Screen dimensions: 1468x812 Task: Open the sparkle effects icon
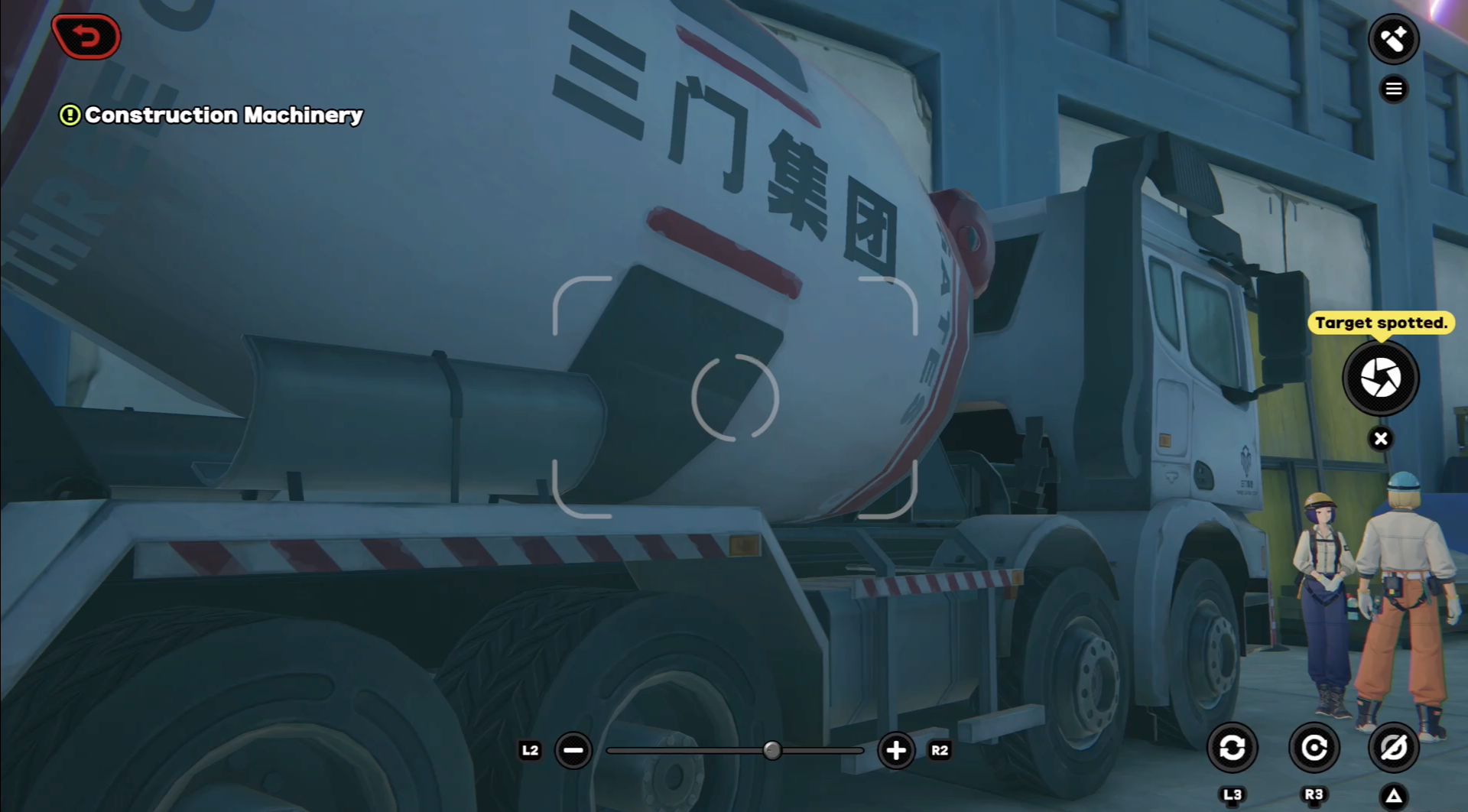(x=1393, y=39)
